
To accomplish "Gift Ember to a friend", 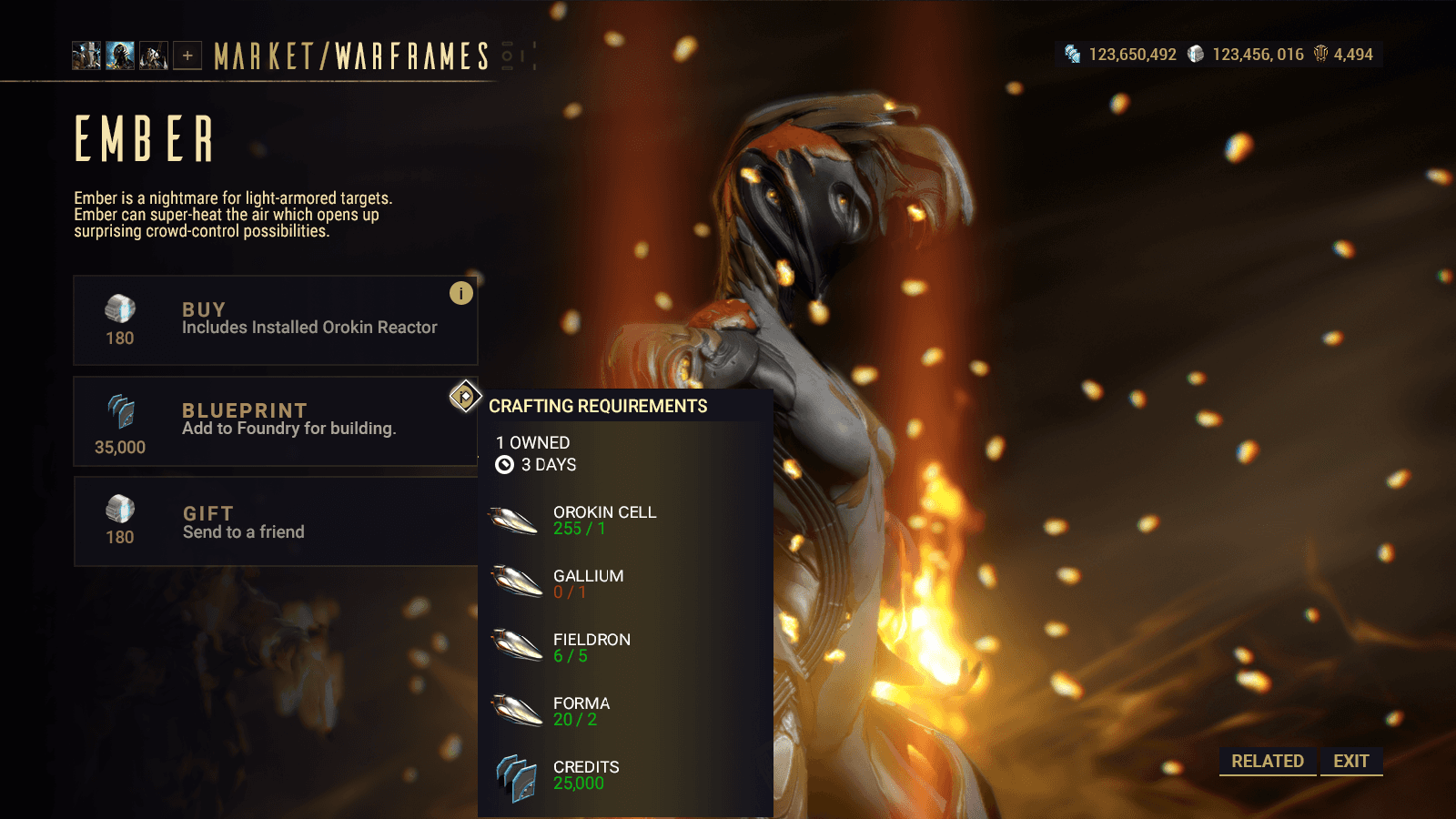I will point(275,521).
